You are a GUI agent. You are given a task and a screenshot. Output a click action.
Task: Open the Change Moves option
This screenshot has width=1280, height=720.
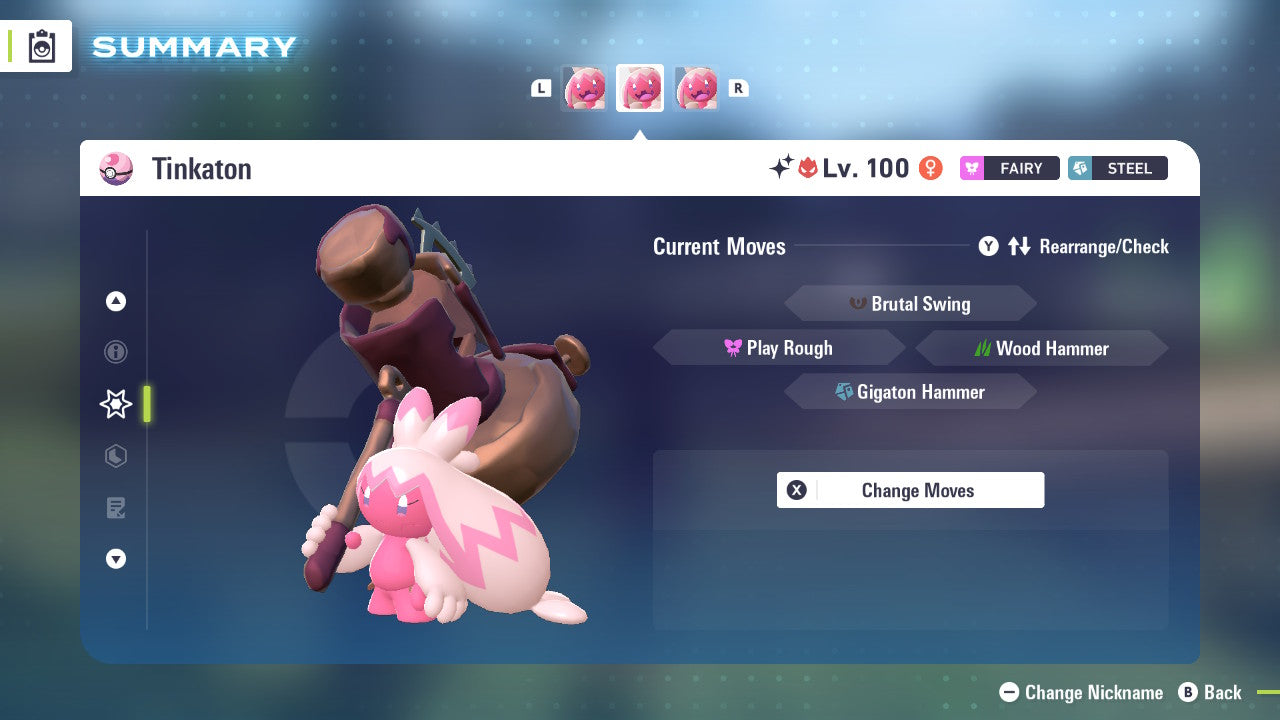[x=910, y=490]
